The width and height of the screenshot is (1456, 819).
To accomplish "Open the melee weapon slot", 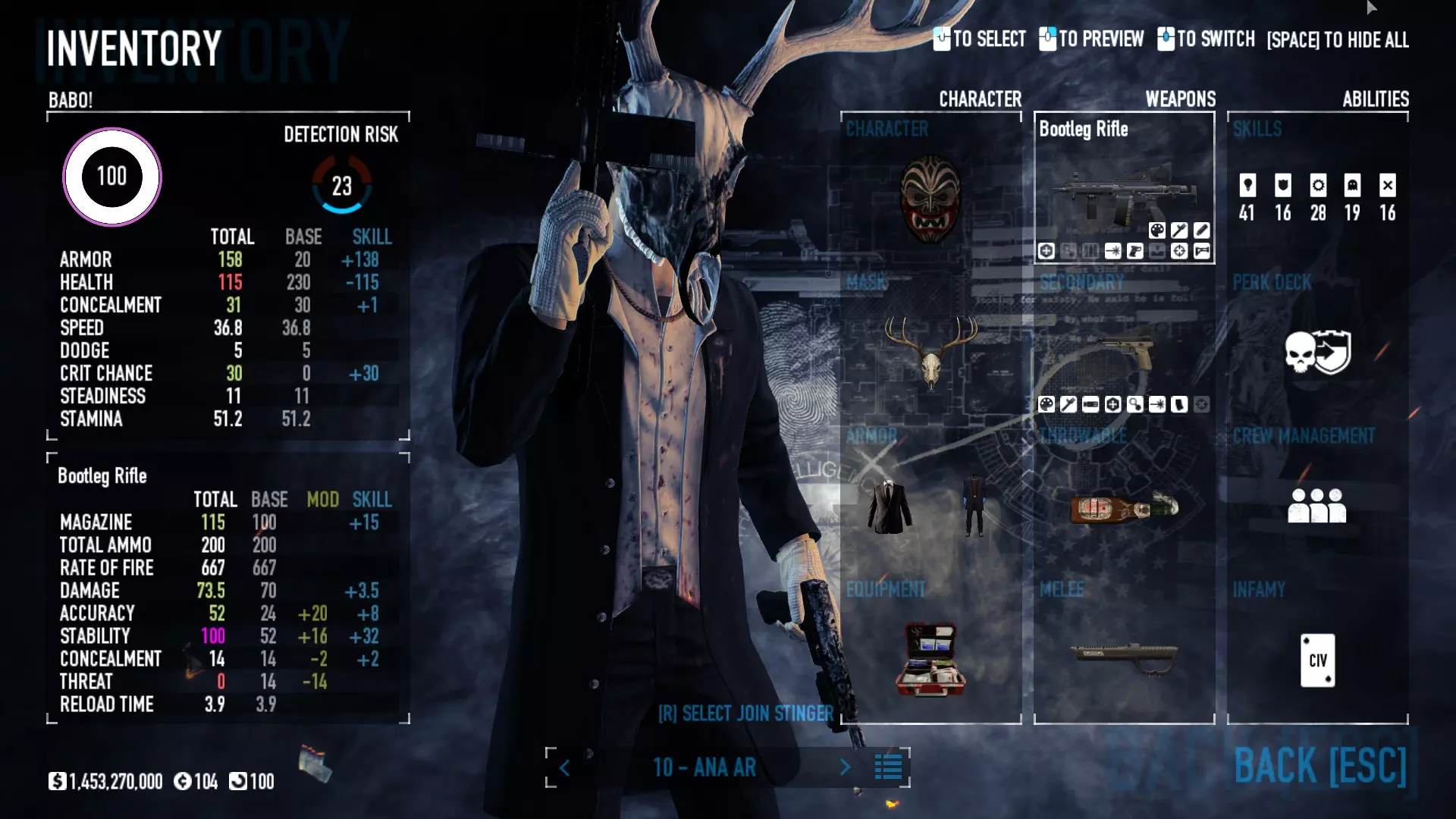I will [1124, 657].
